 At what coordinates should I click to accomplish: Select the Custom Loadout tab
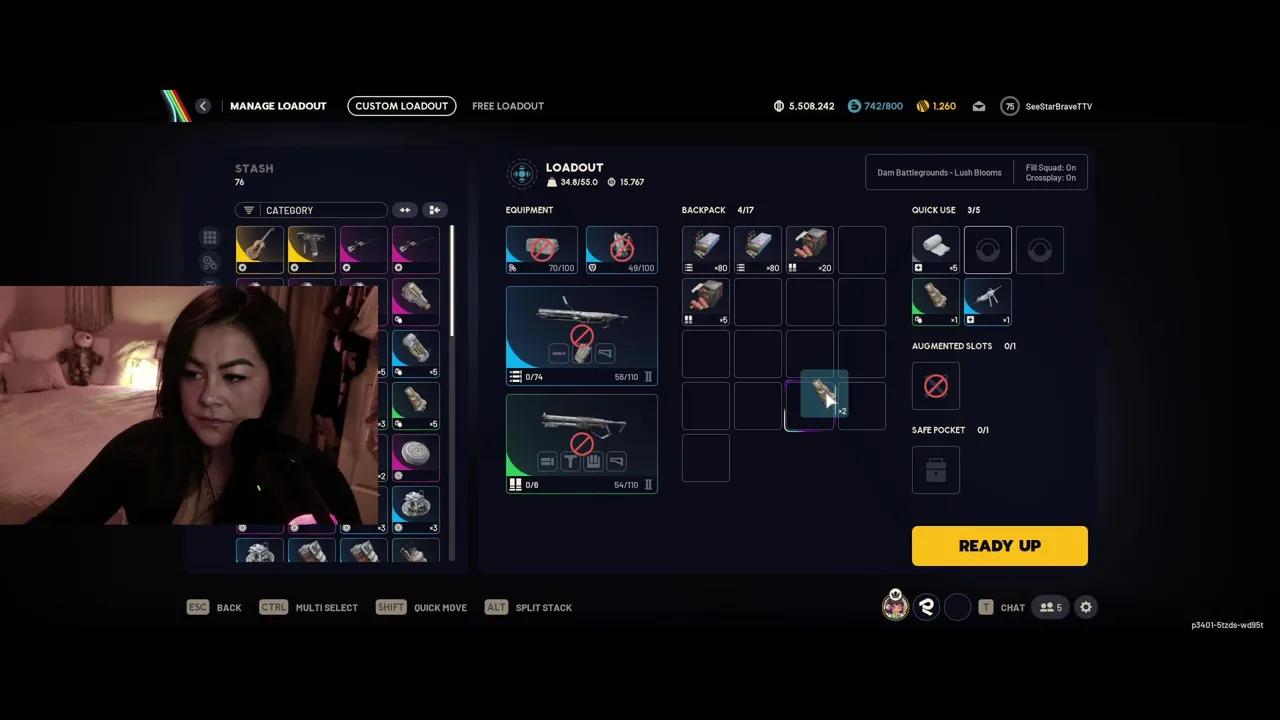[x=402, y=106]
